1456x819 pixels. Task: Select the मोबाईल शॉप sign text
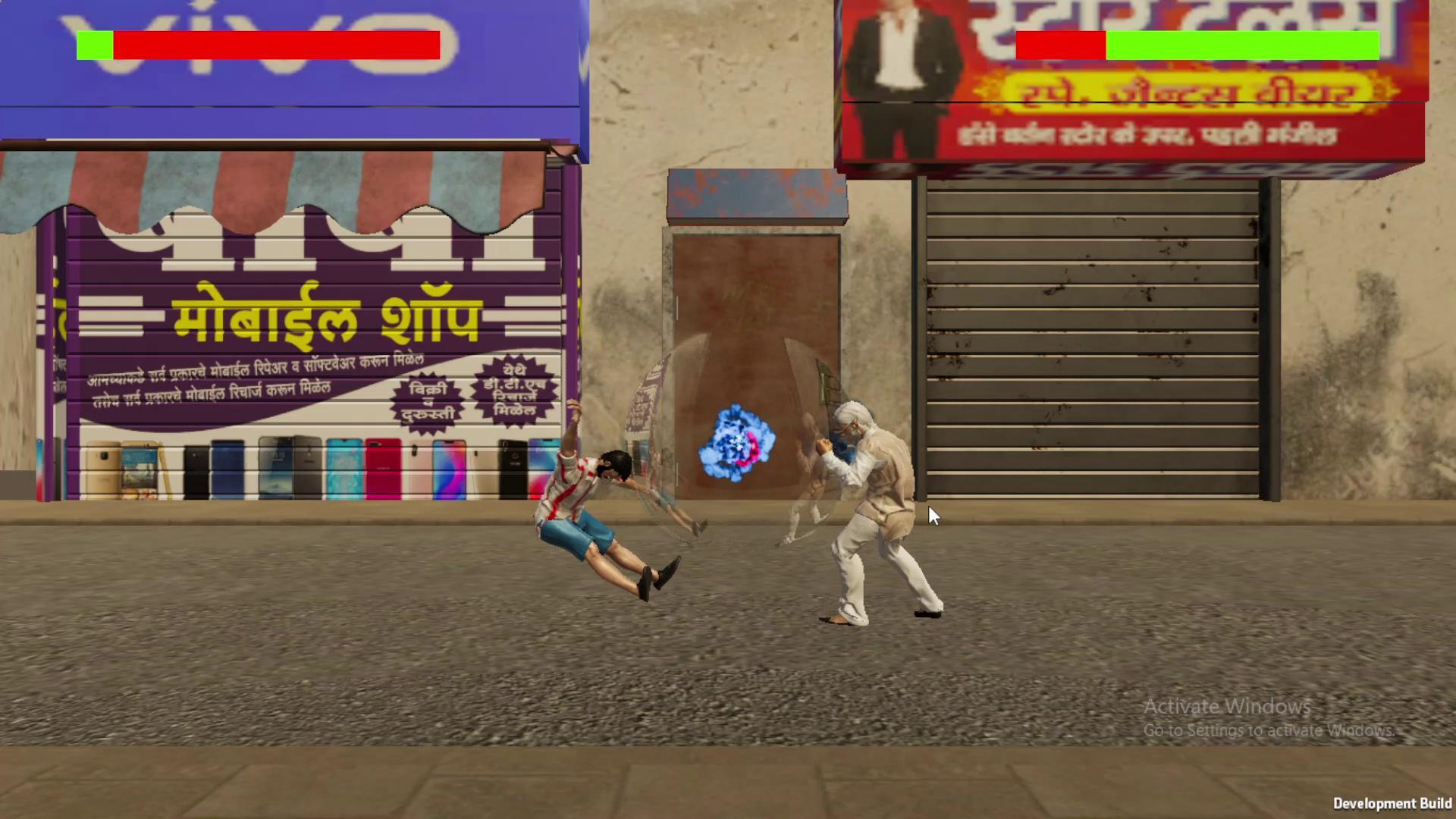(x=326, y=315)
